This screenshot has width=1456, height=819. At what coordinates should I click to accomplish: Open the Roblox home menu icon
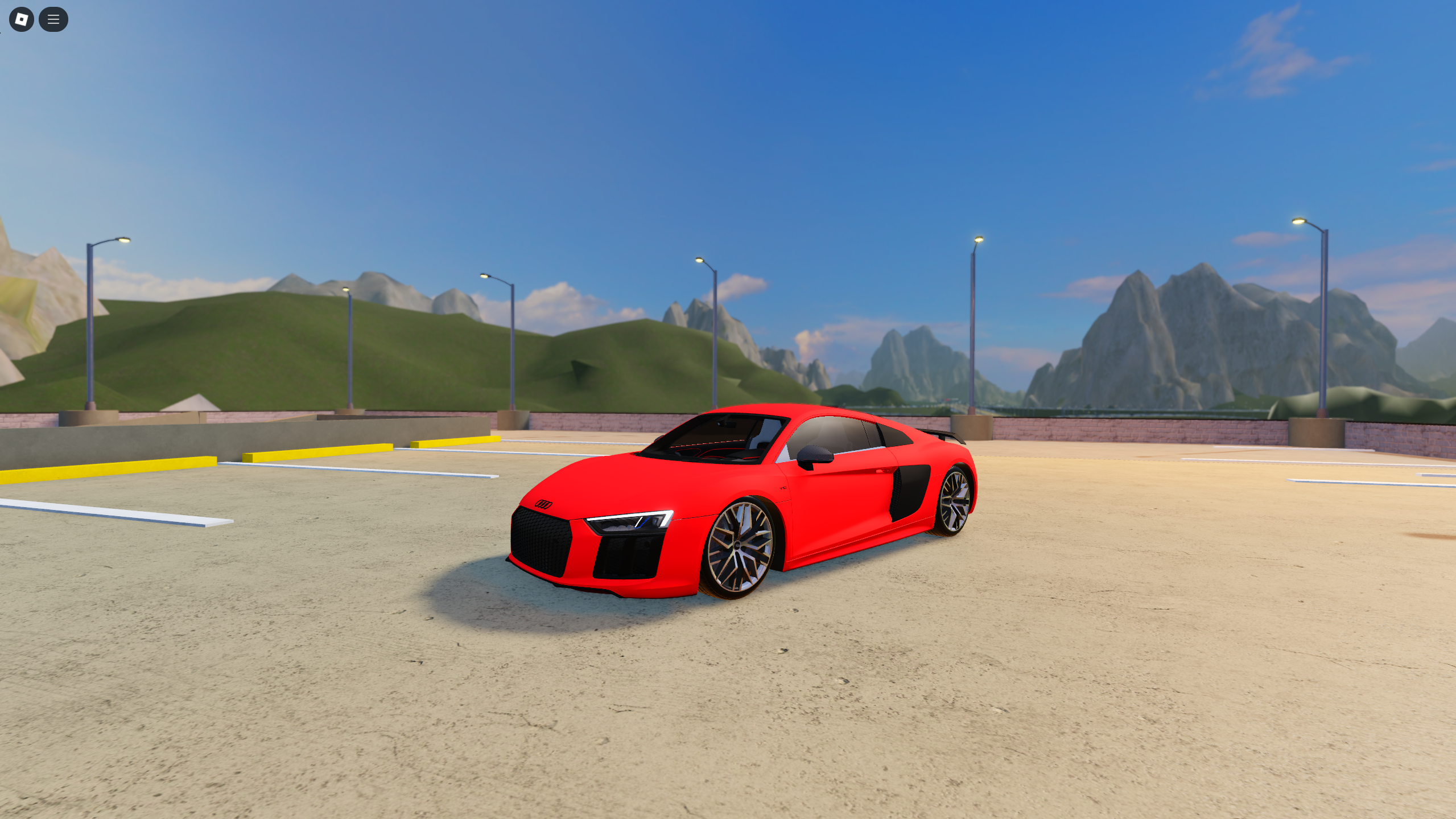[21, 19]
